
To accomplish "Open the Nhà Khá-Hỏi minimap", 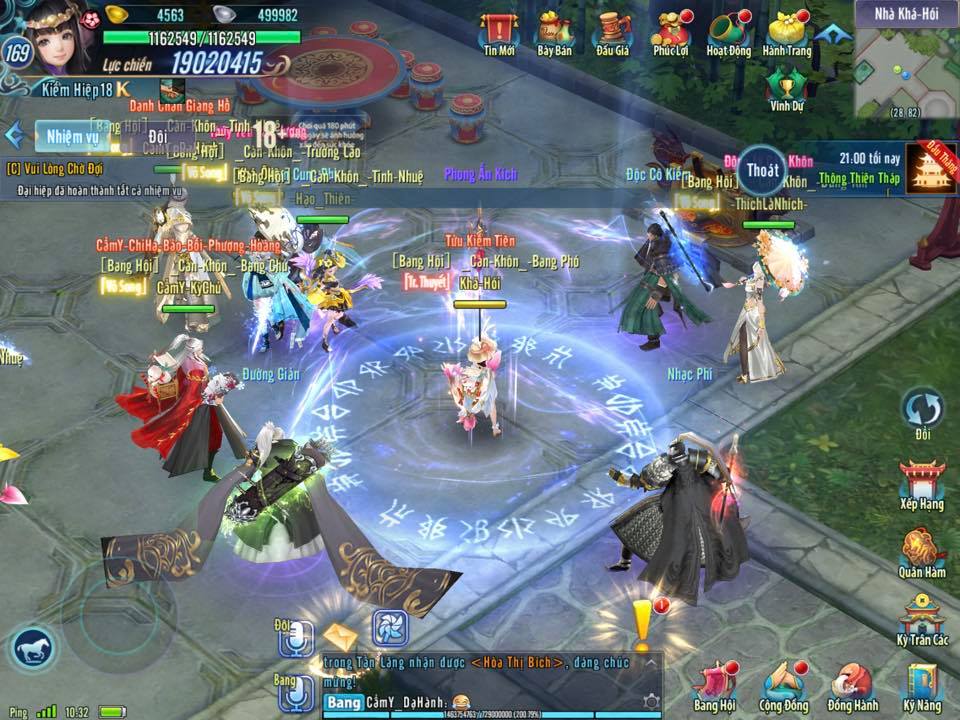I will (906, 68).
